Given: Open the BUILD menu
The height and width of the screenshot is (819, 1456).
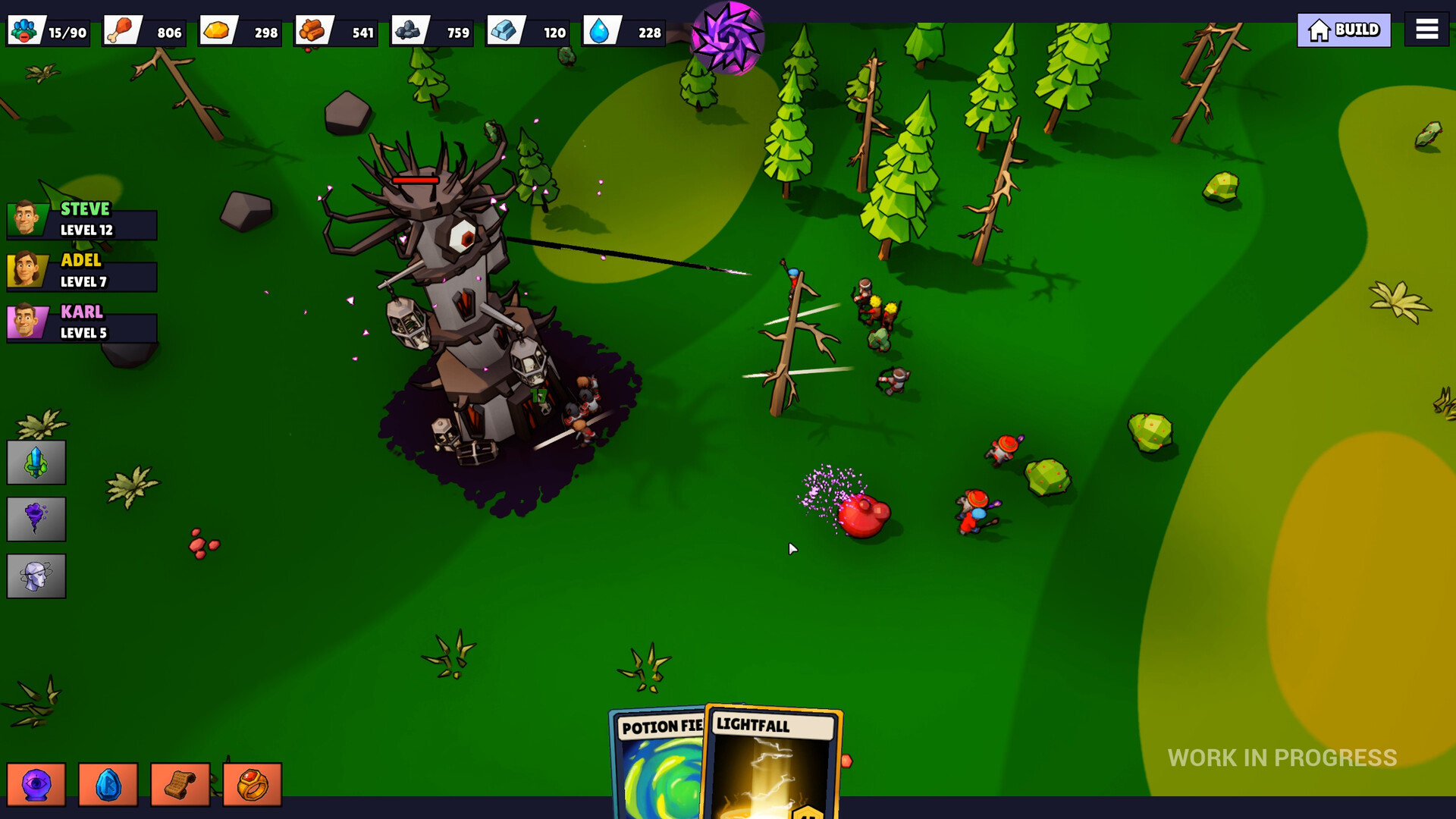Looking at the screenshot, I should 1343,30.
